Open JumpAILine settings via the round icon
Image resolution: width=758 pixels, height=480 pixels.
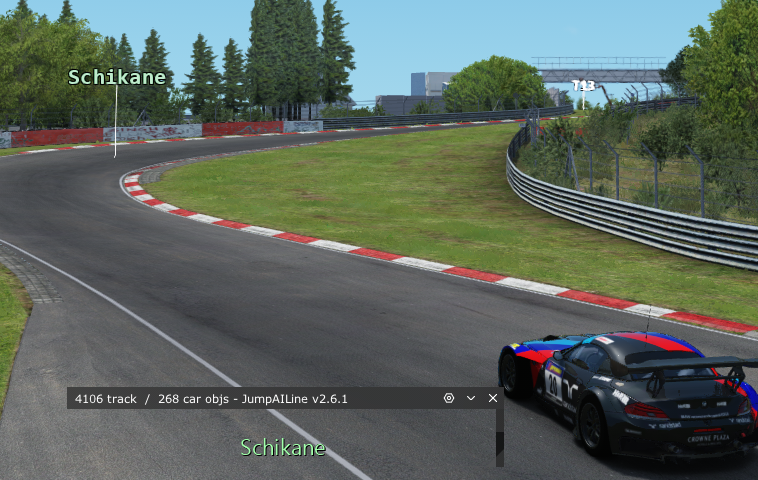tap(449, 398)
